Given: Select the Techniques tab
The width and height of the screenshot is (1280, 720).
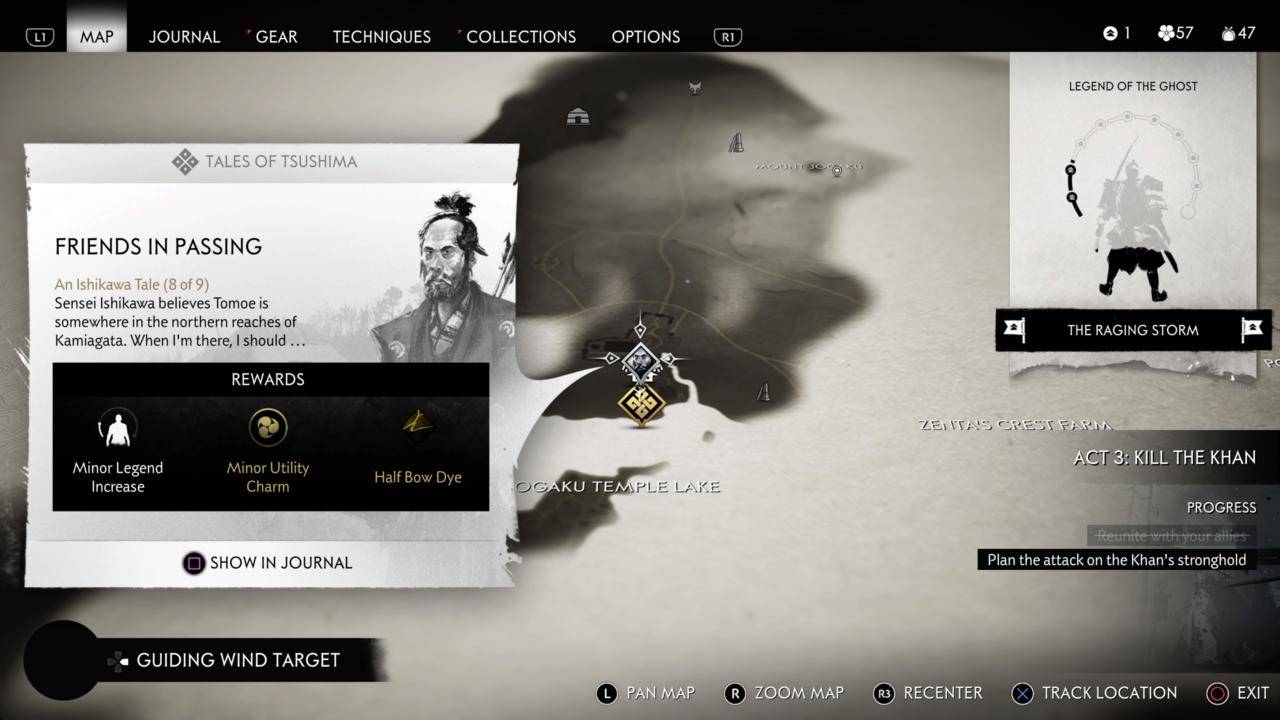Looking at the screenshot, I should point(381,36).
